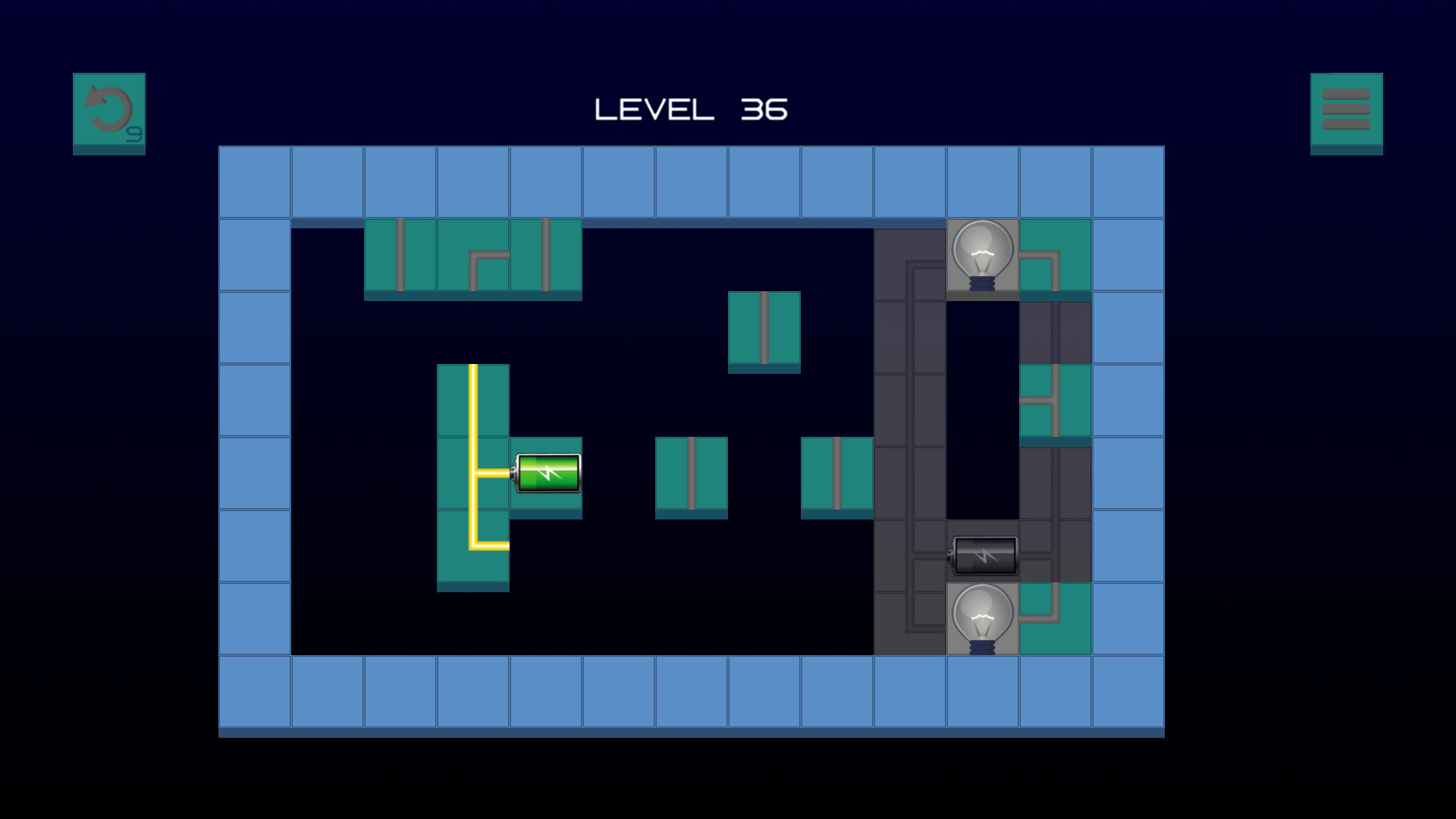
Task: Click the rightmost wire tile beside the battery
Action: tap(838, 473)
